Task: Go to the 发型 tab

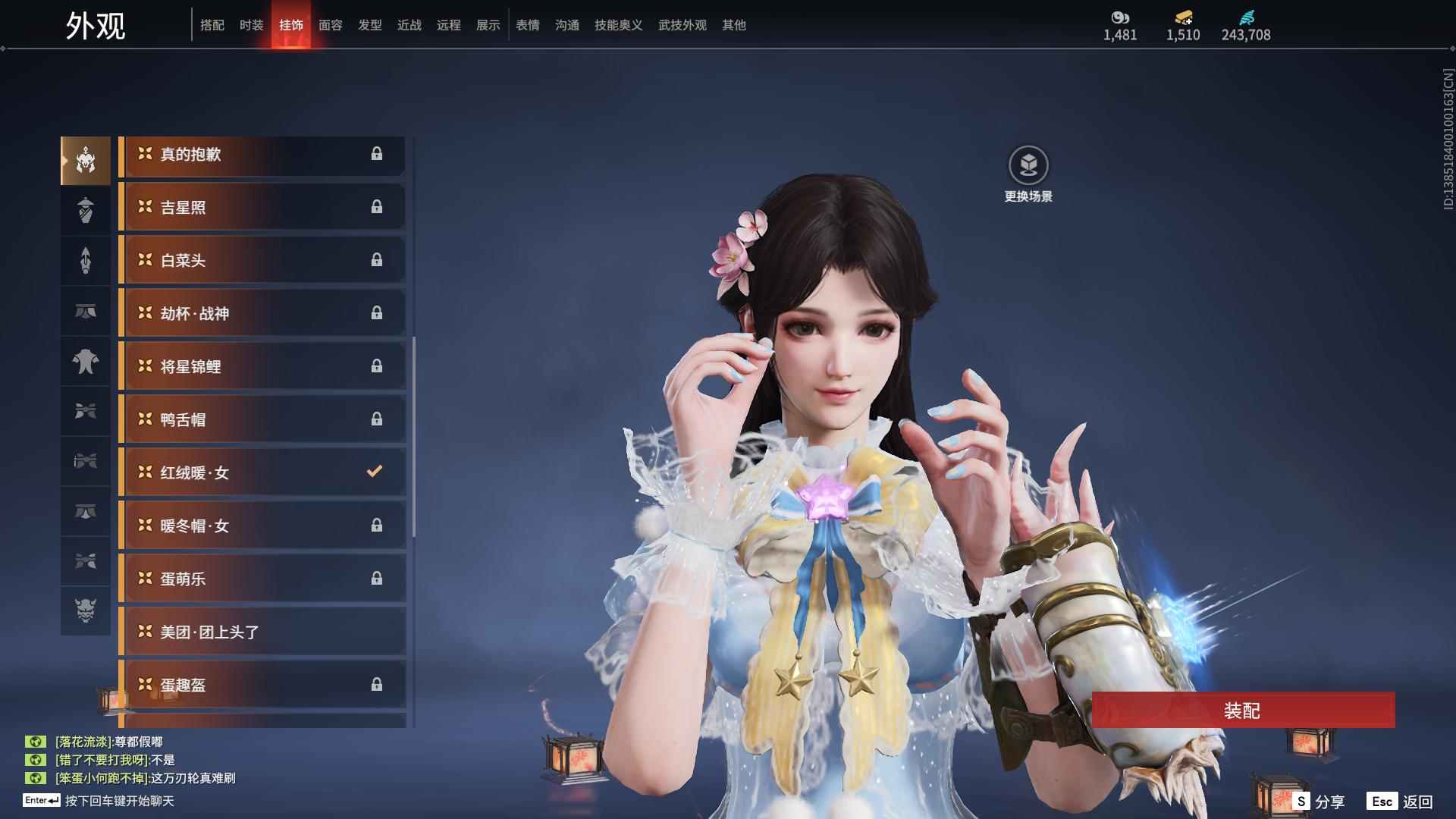Action: click(x=369, y=25)
